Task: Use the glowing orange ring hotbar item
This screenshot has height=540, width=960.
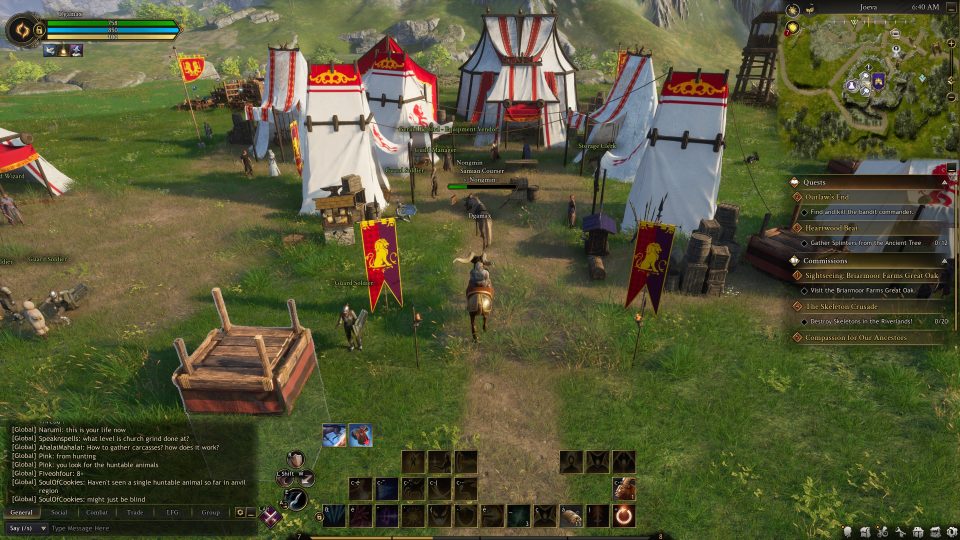Action: point(624,515)
